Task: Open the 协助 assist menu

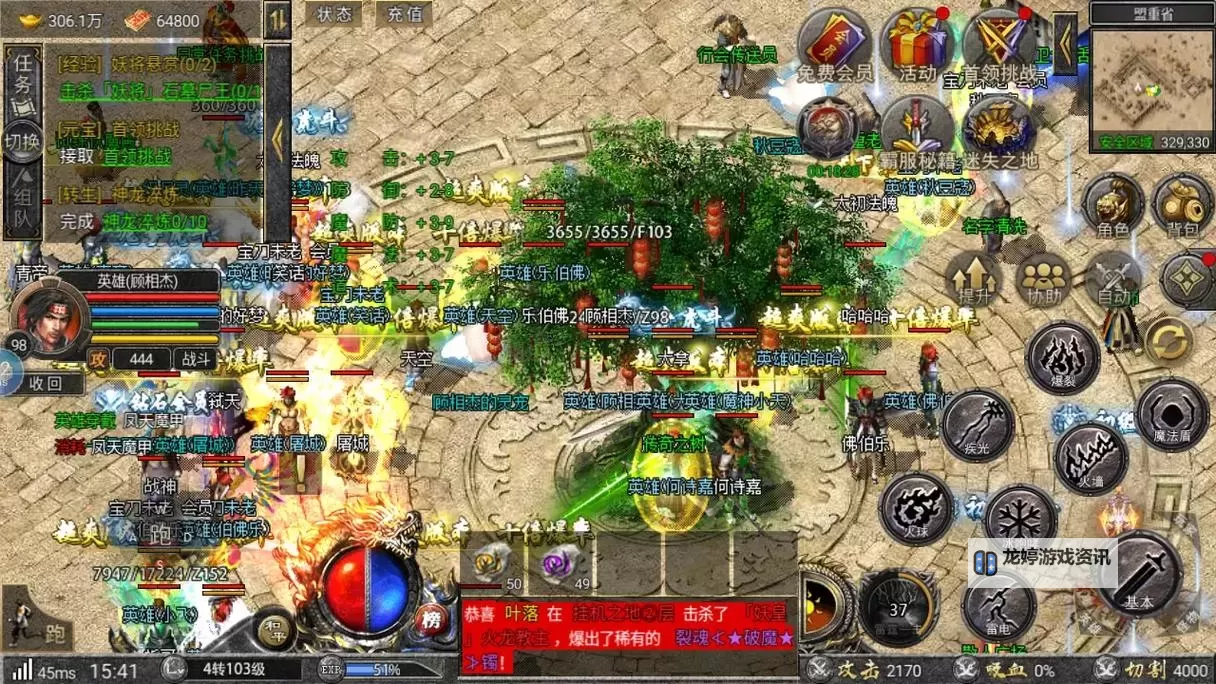Action: pyautogui.click(x=1043, y=277)
